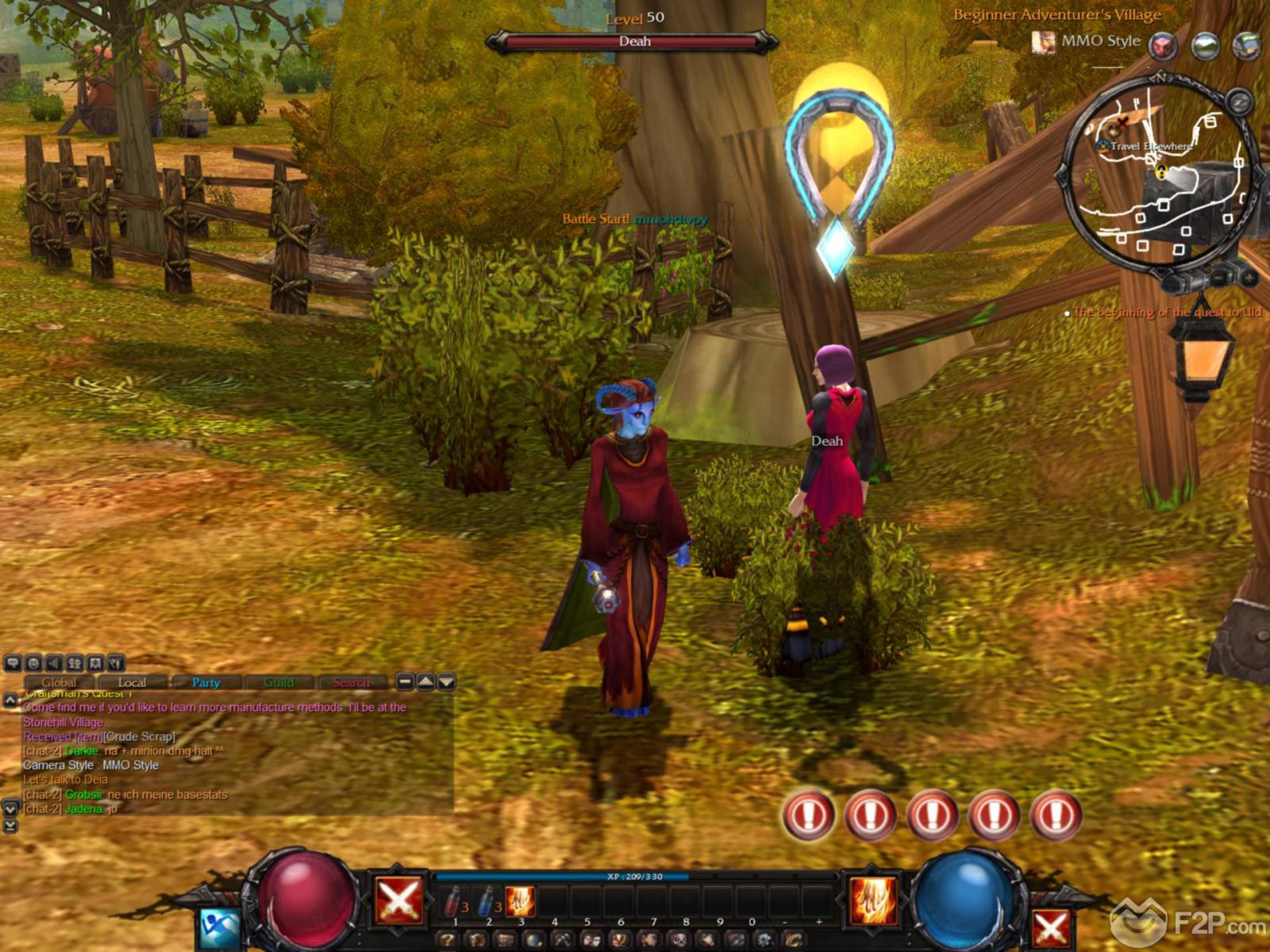Viewport: 1270px width, 952px height.
Task: Minimize the chat window with the minus button
Action: pos(405,681)
